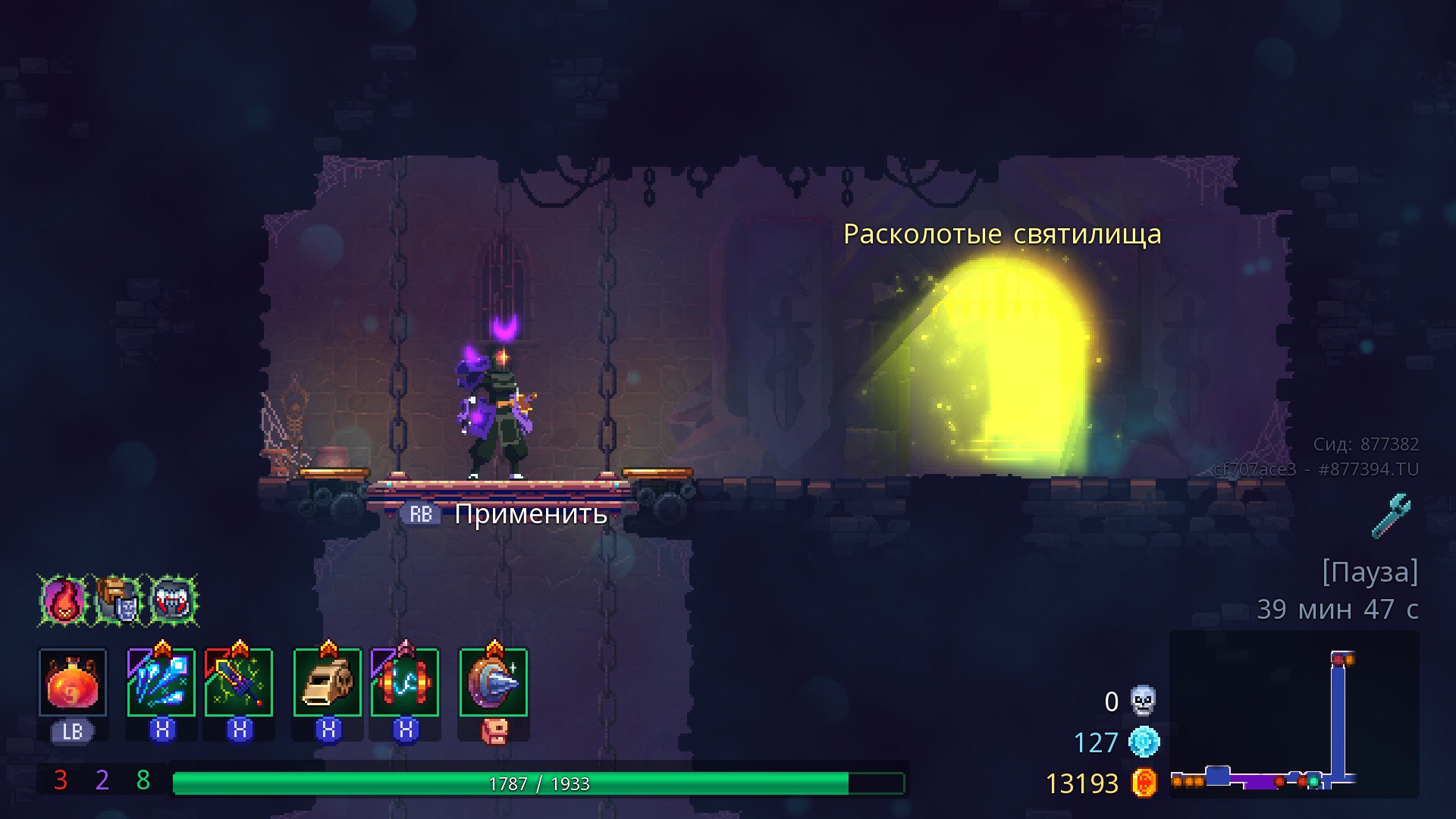The width and height of the screenshot is (1456, 819).
Task: Open the level minimap
Action: tap(1294, 714)
